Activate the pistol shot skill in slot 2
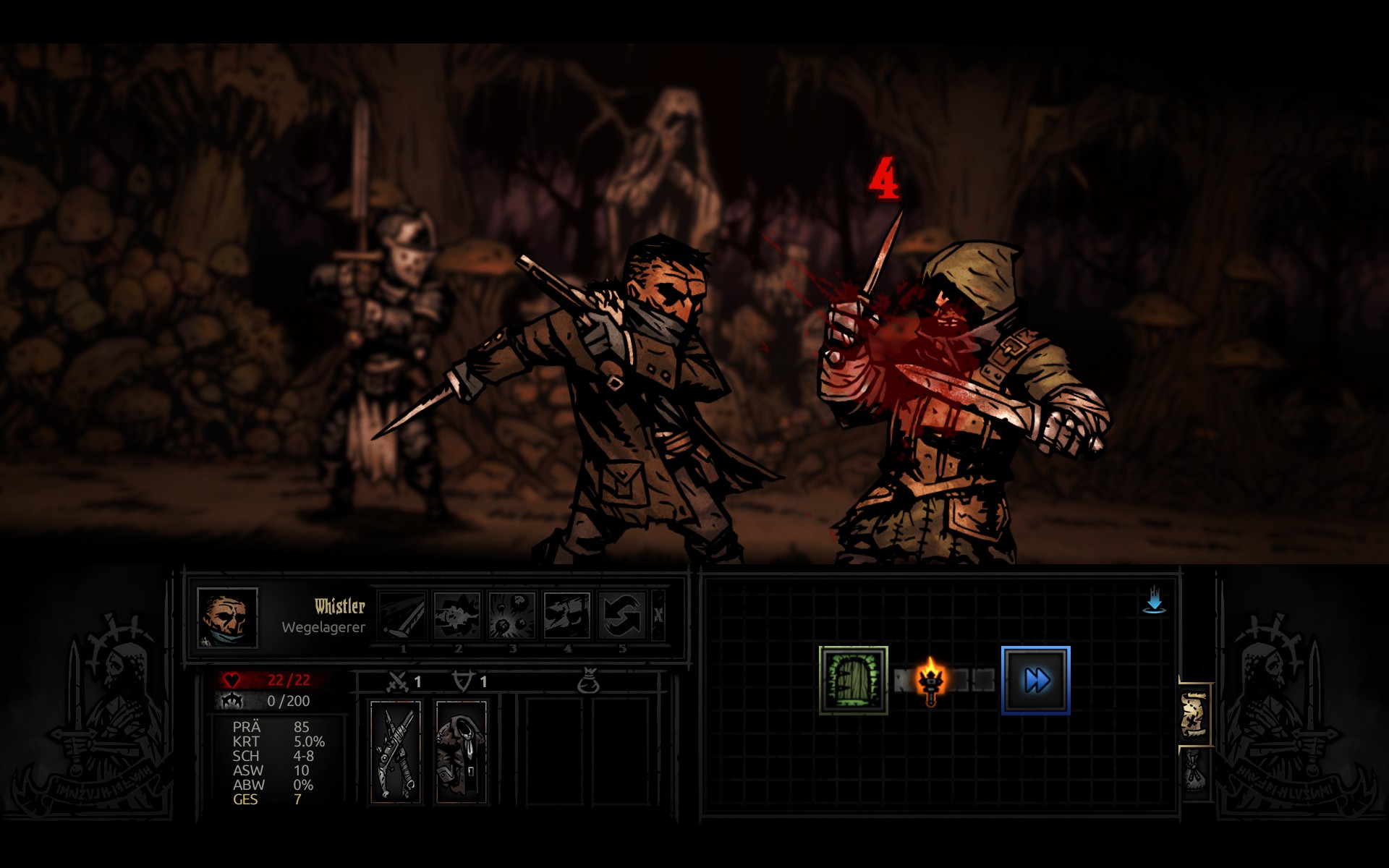This screenshot has height=868, width=1389. click(457, 616)
